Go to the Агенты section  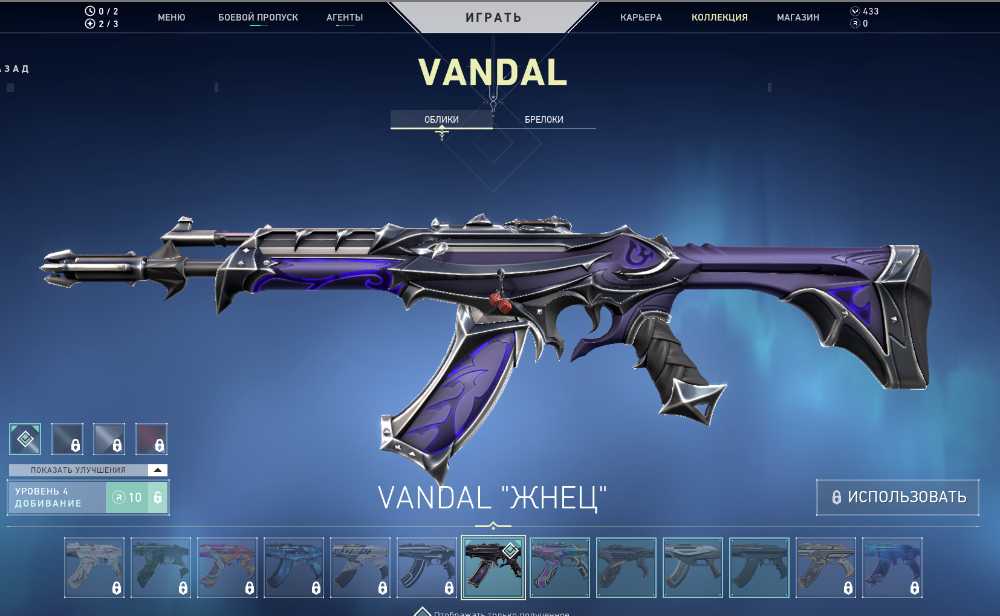click(x=344, y=17)
